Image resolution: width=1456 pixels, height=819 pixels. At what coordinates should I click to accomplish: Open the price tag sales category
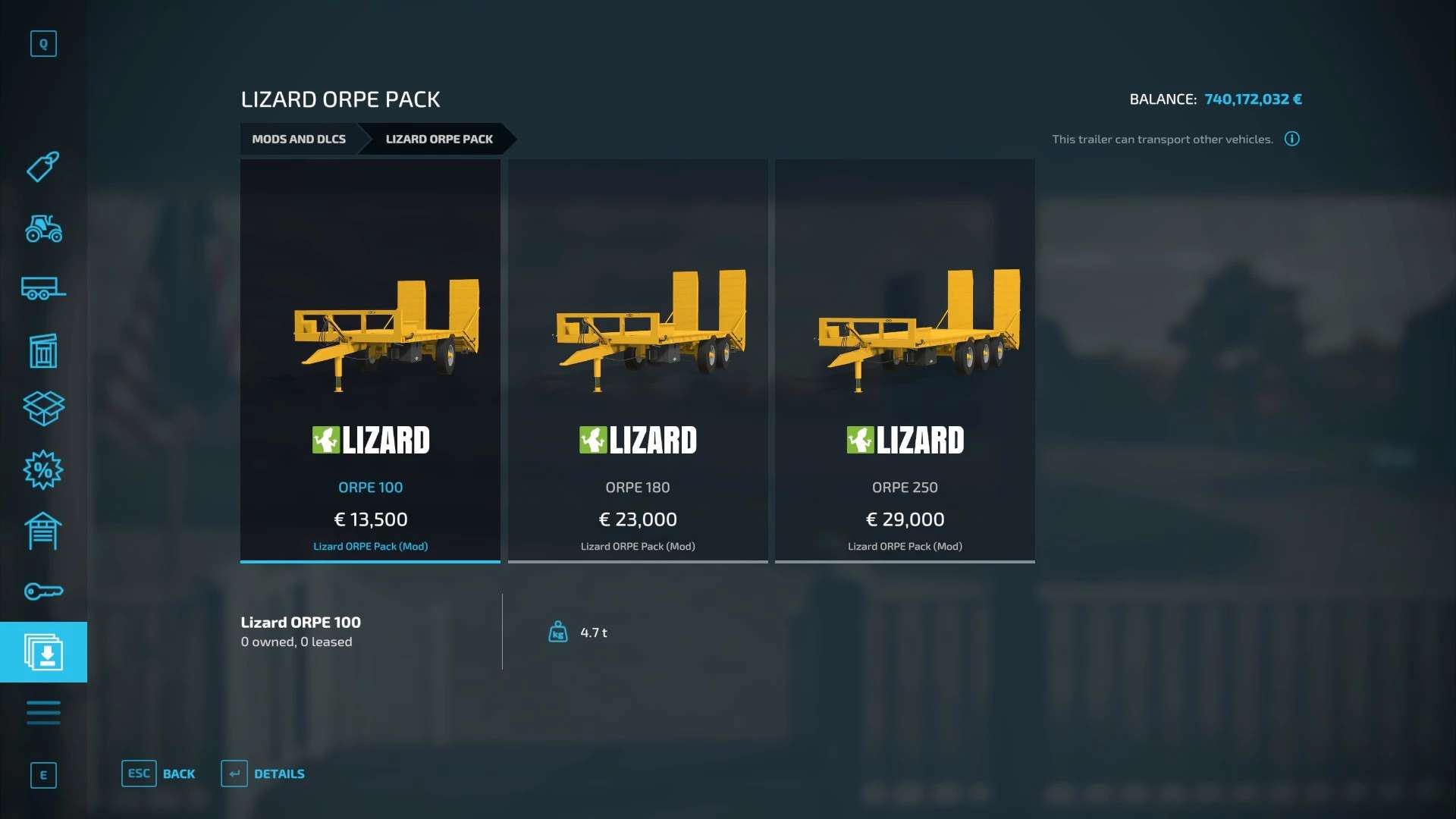pyautogui.click(x=43, y=167)
